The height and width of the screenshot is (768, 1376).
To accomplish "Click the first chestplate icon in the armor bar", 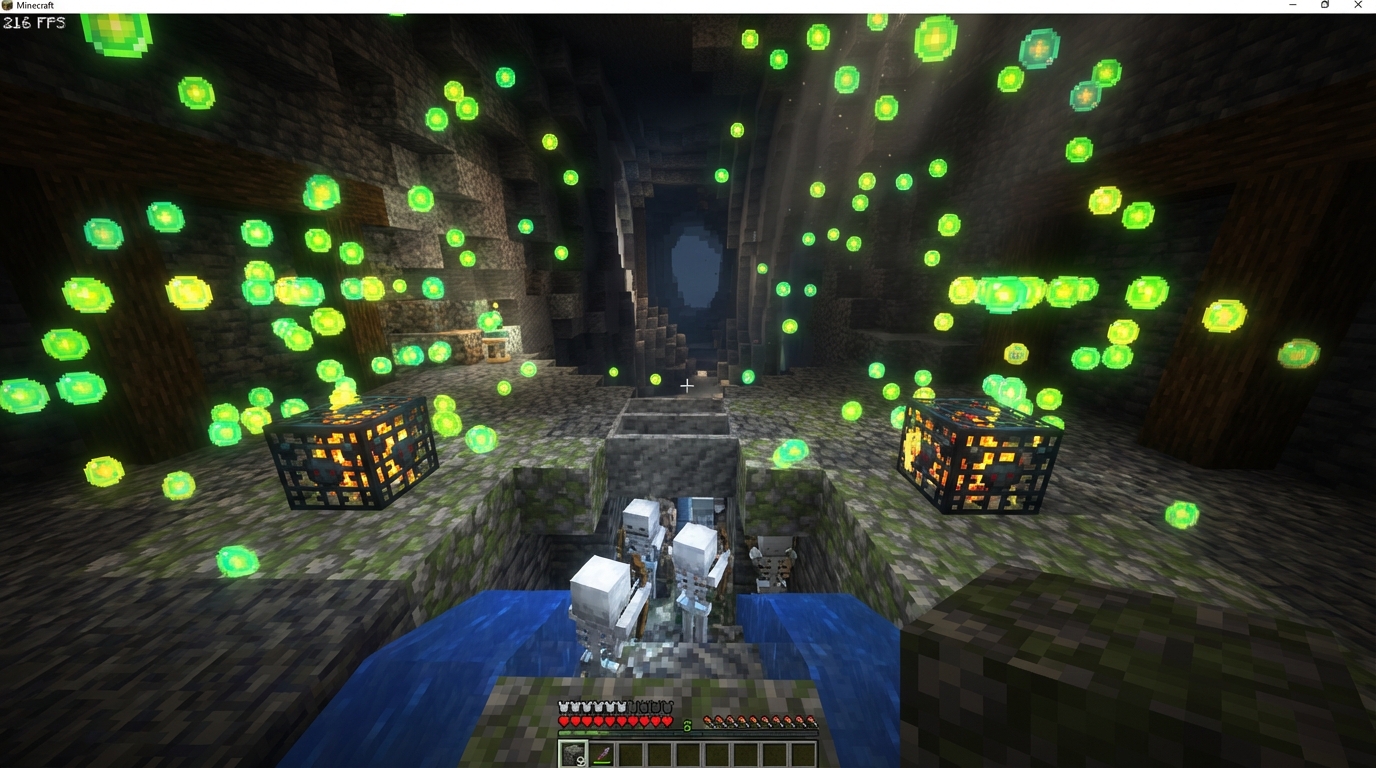I will (x=563, y=707).
